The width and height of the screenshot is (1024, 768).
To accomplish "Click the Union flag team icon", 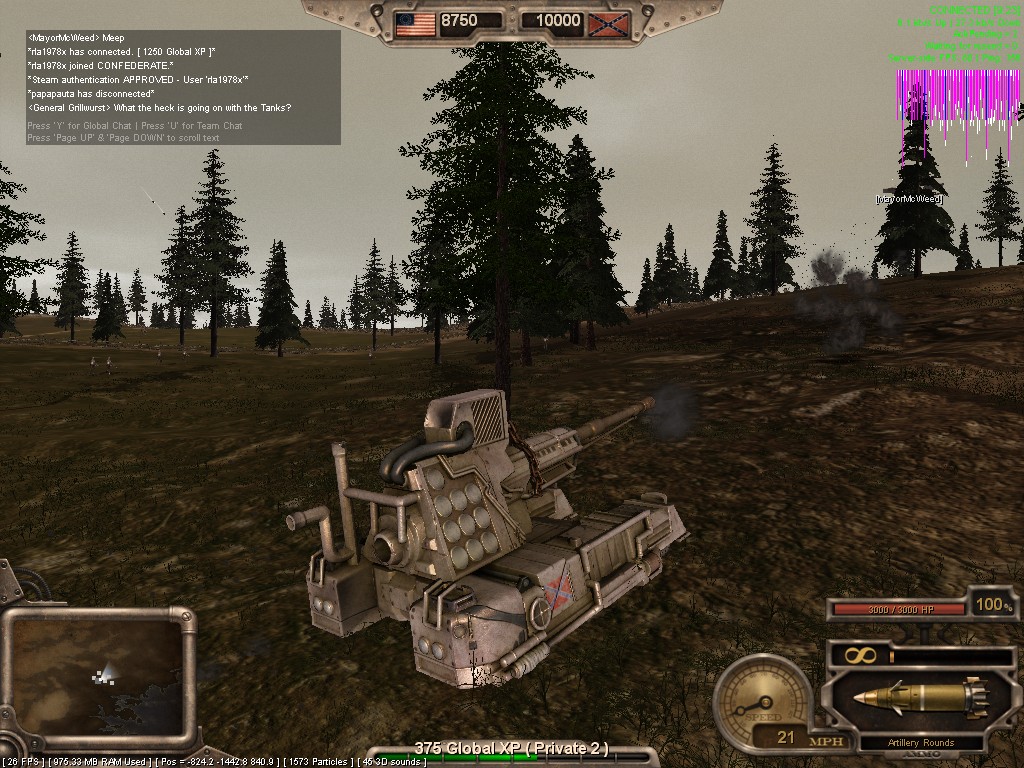I will click(x=415, y=22).
